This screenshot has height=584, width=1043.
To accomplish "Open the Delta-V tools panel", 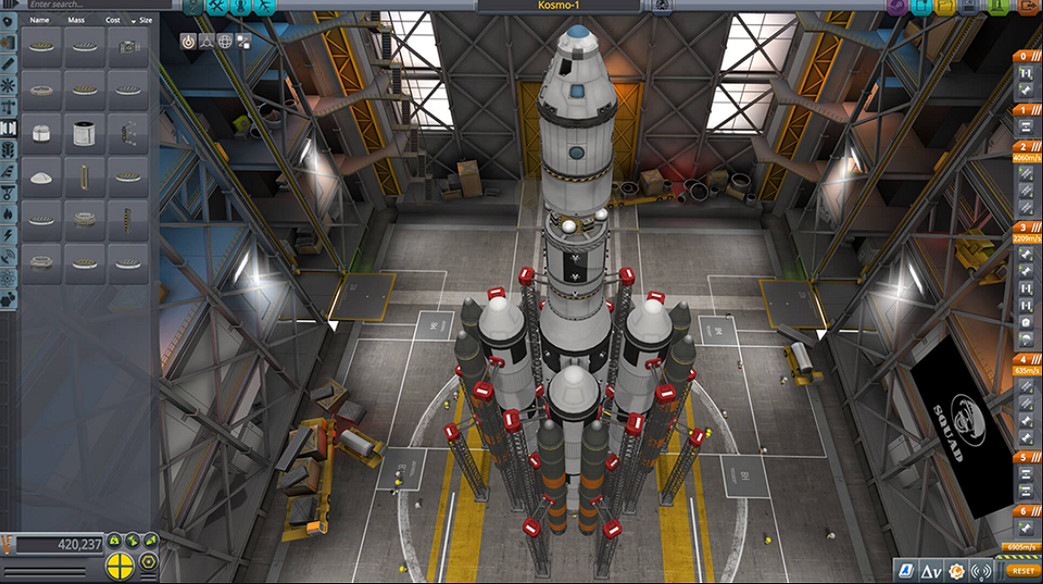I will click(x=931, y=571).
